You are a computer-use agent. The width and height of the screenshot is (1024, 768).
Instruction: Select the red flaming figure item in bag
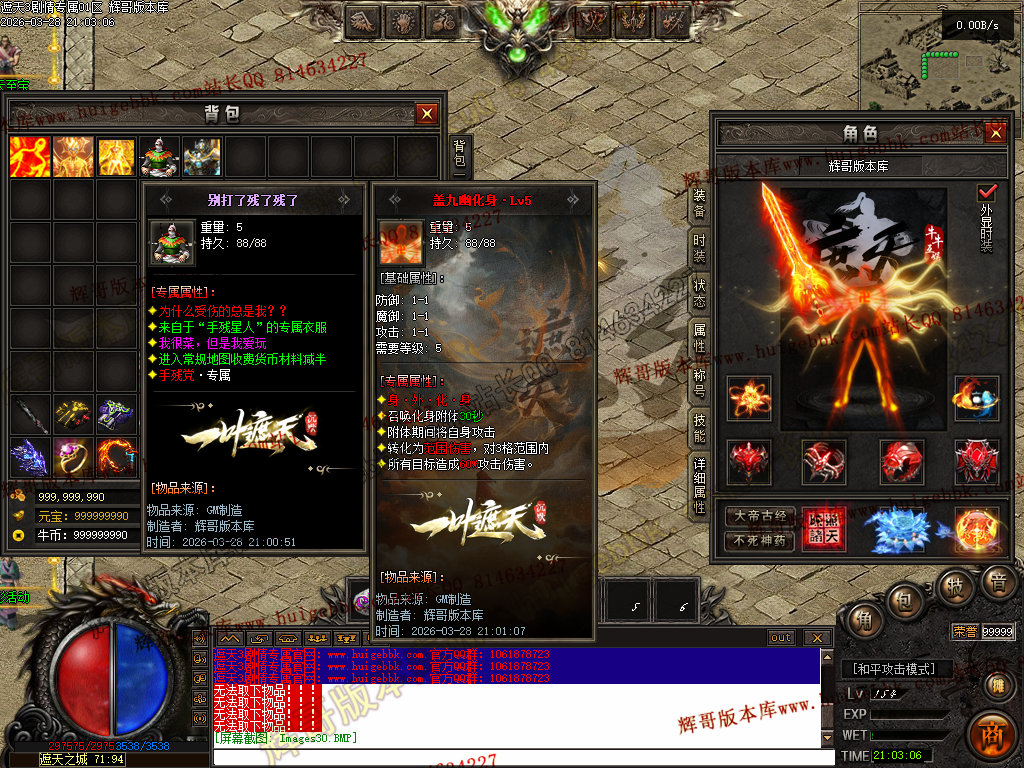click(x=29, y=157)
